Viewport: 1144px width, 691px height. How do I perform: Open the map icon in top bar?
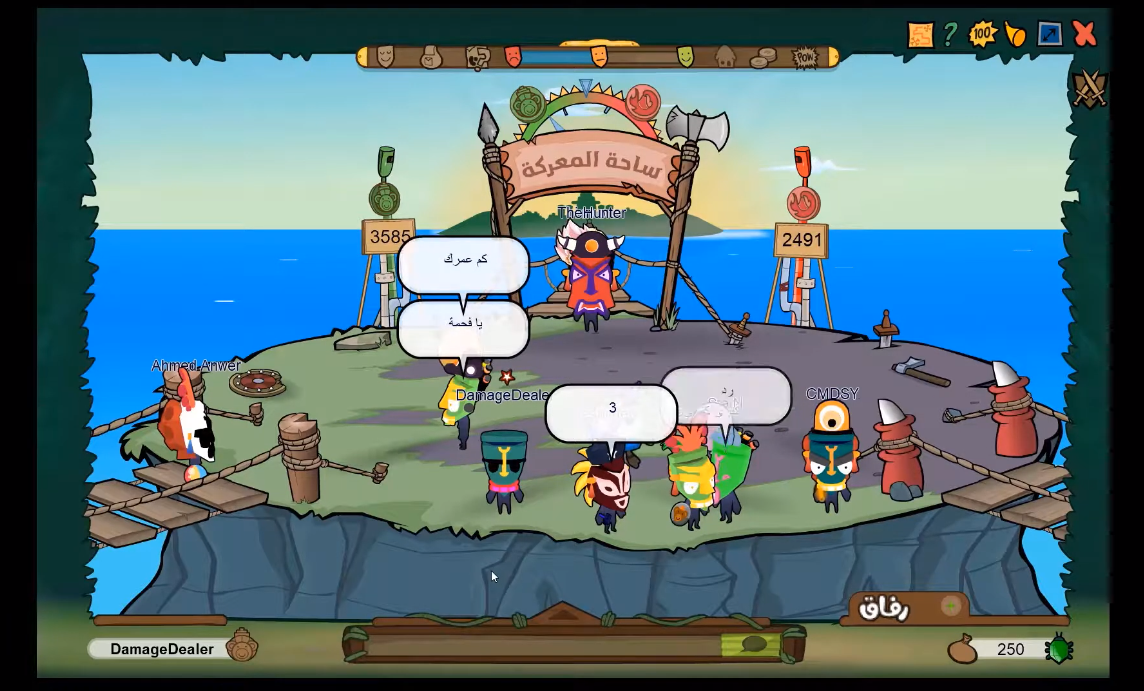(x=920, y=35)
